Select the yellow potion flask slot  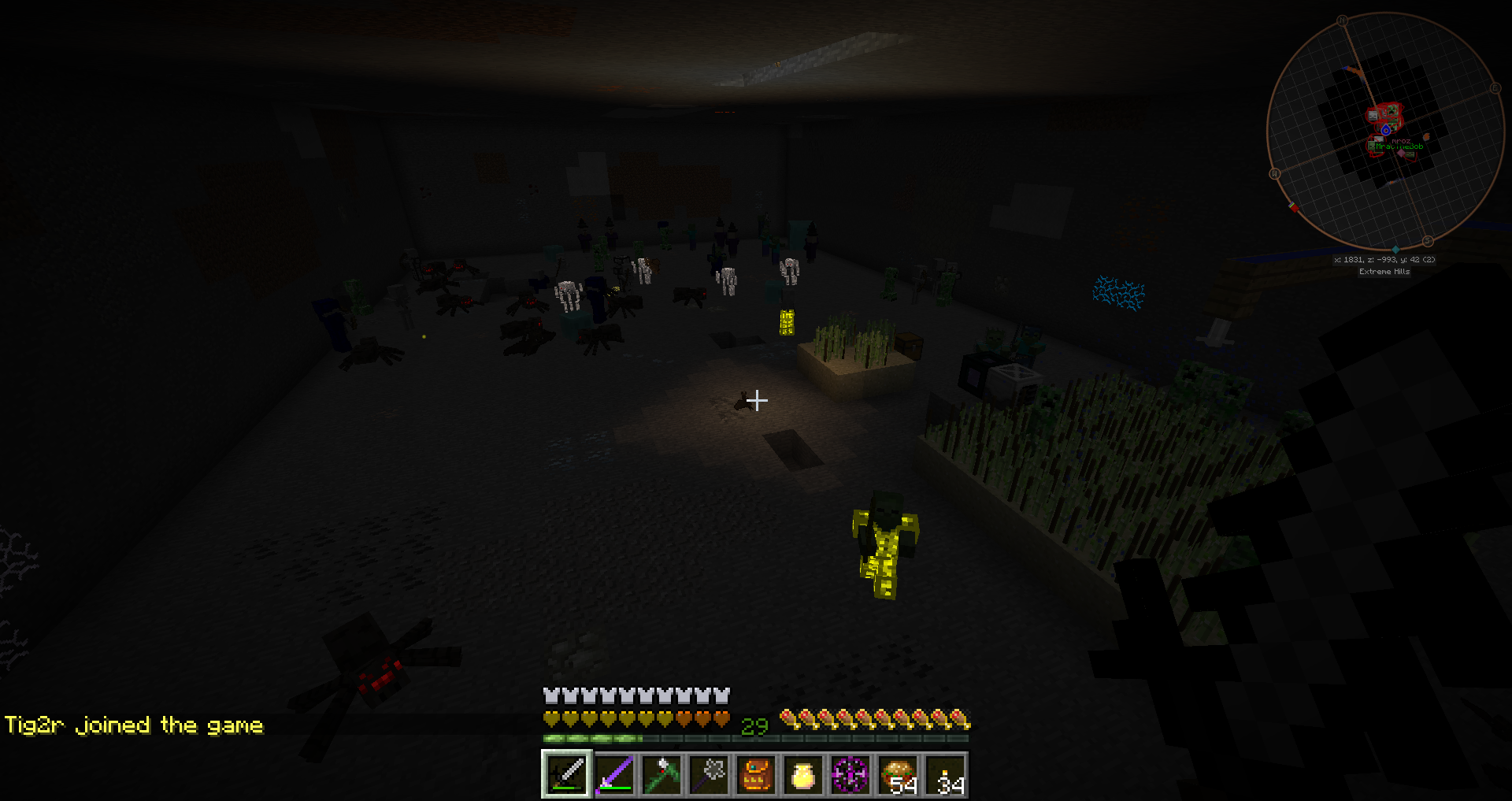point(802,774)
